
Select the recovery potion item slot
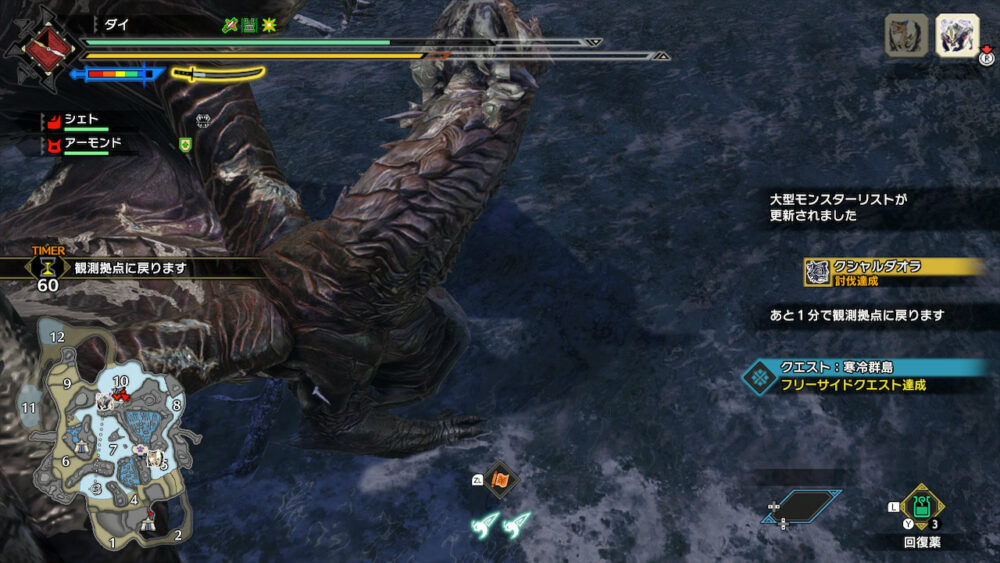point(920,506)
